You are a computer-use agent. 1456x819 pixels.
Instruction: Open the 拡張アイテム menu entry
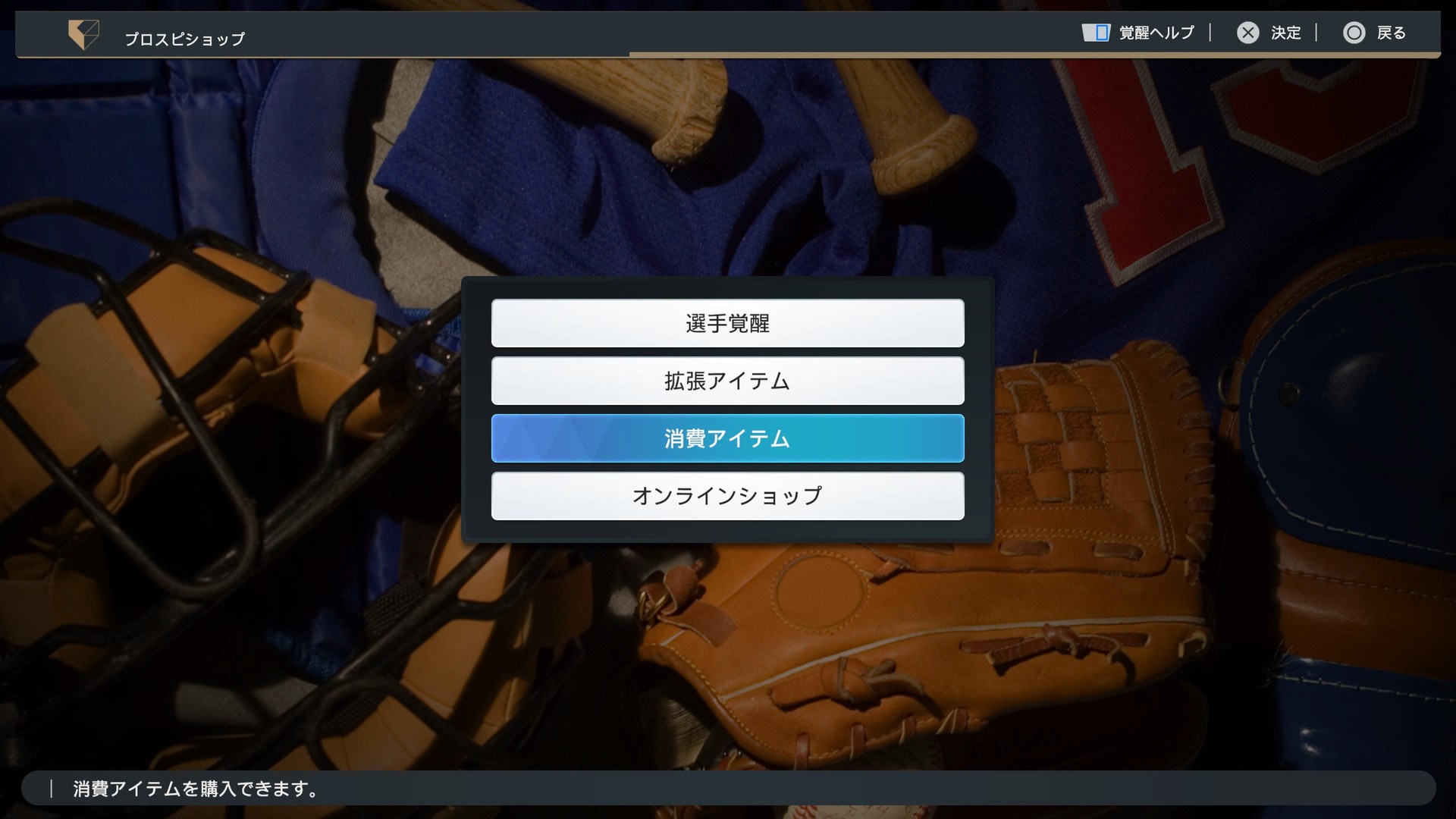tap(727, 381)
